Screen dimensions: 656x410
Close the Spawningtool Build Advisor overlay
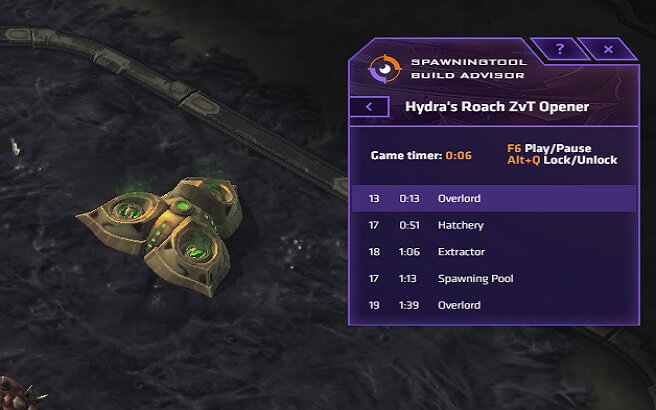click(x=608, y=49)
